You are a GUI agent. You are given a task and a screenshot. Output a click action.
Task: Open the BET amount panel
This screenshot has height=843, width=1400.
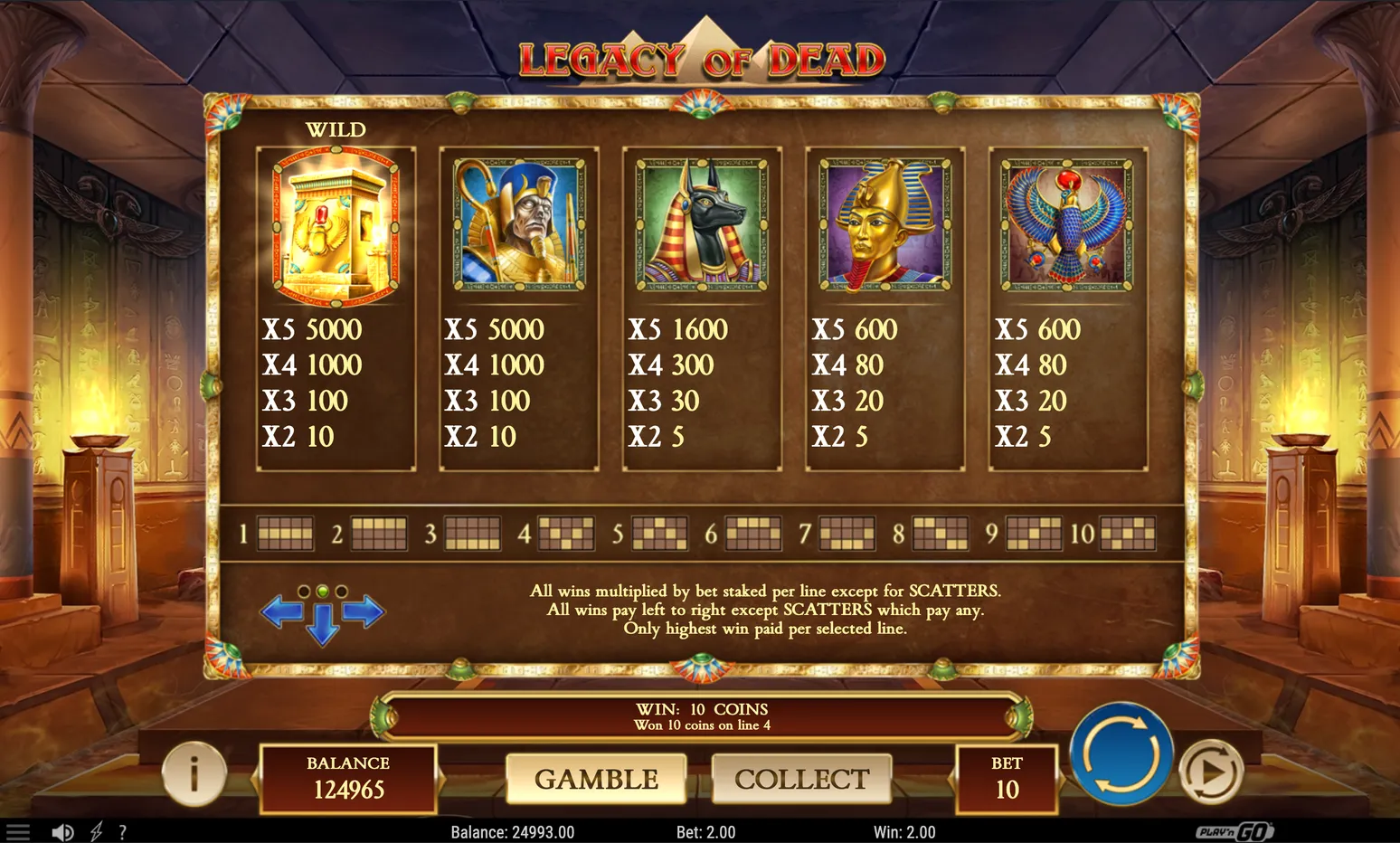1007,778
